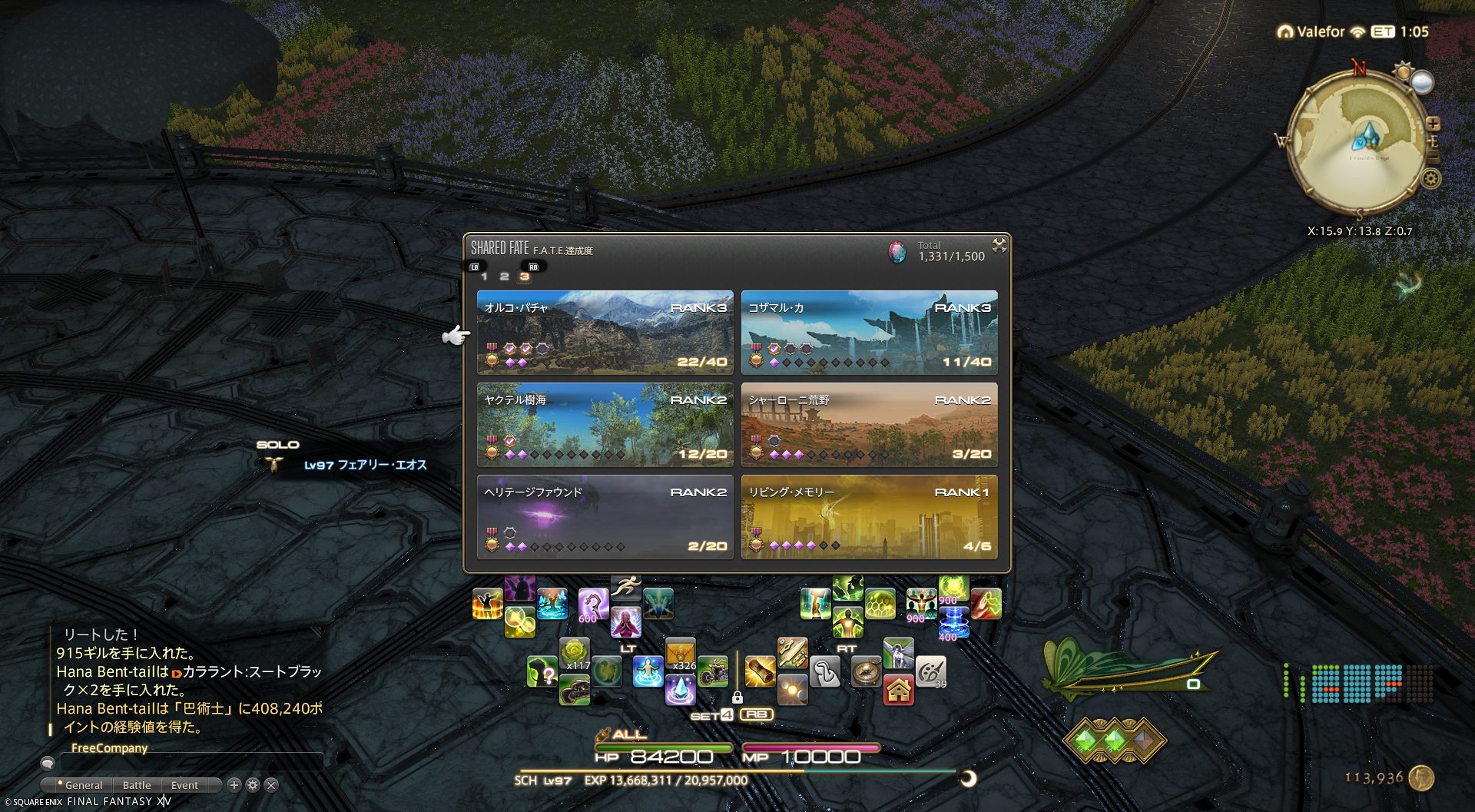Switch to the Event chat tab

pyautogui.click(x=184, y=785)
